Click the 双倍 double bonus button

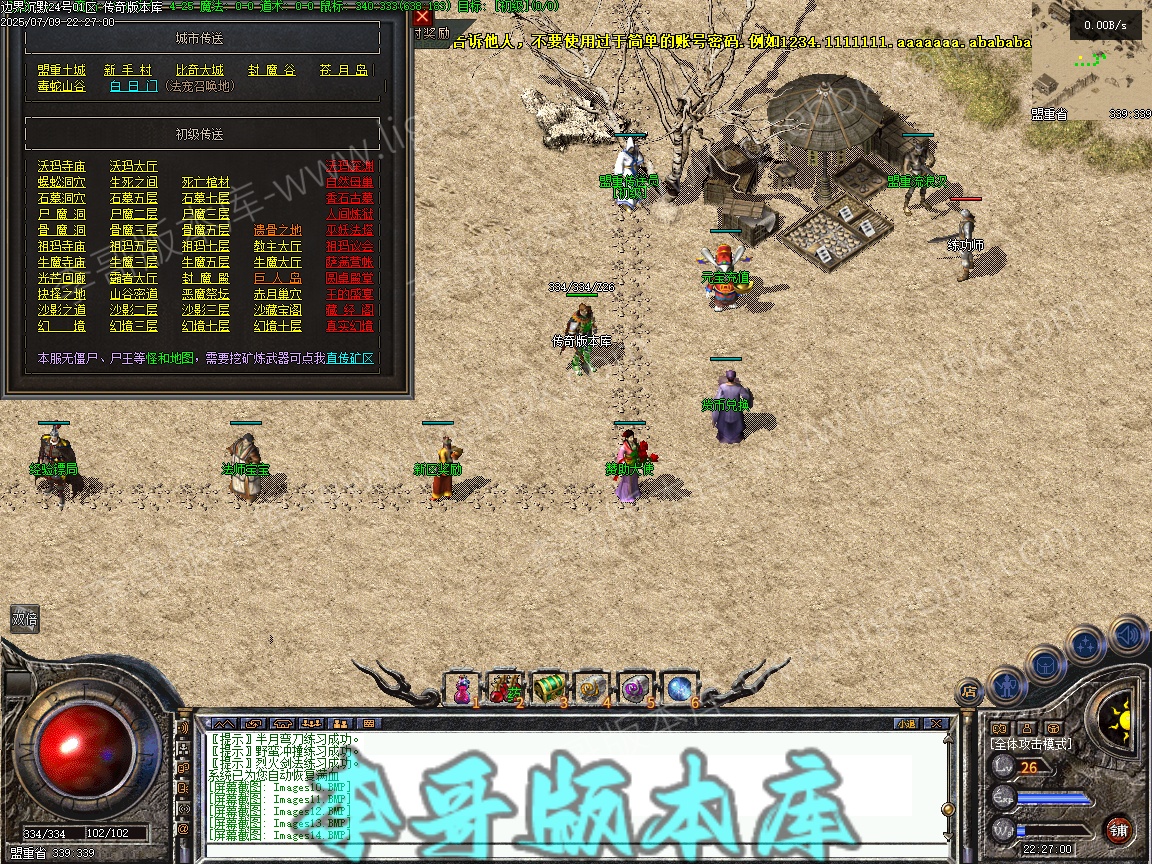tap(24, 620)
